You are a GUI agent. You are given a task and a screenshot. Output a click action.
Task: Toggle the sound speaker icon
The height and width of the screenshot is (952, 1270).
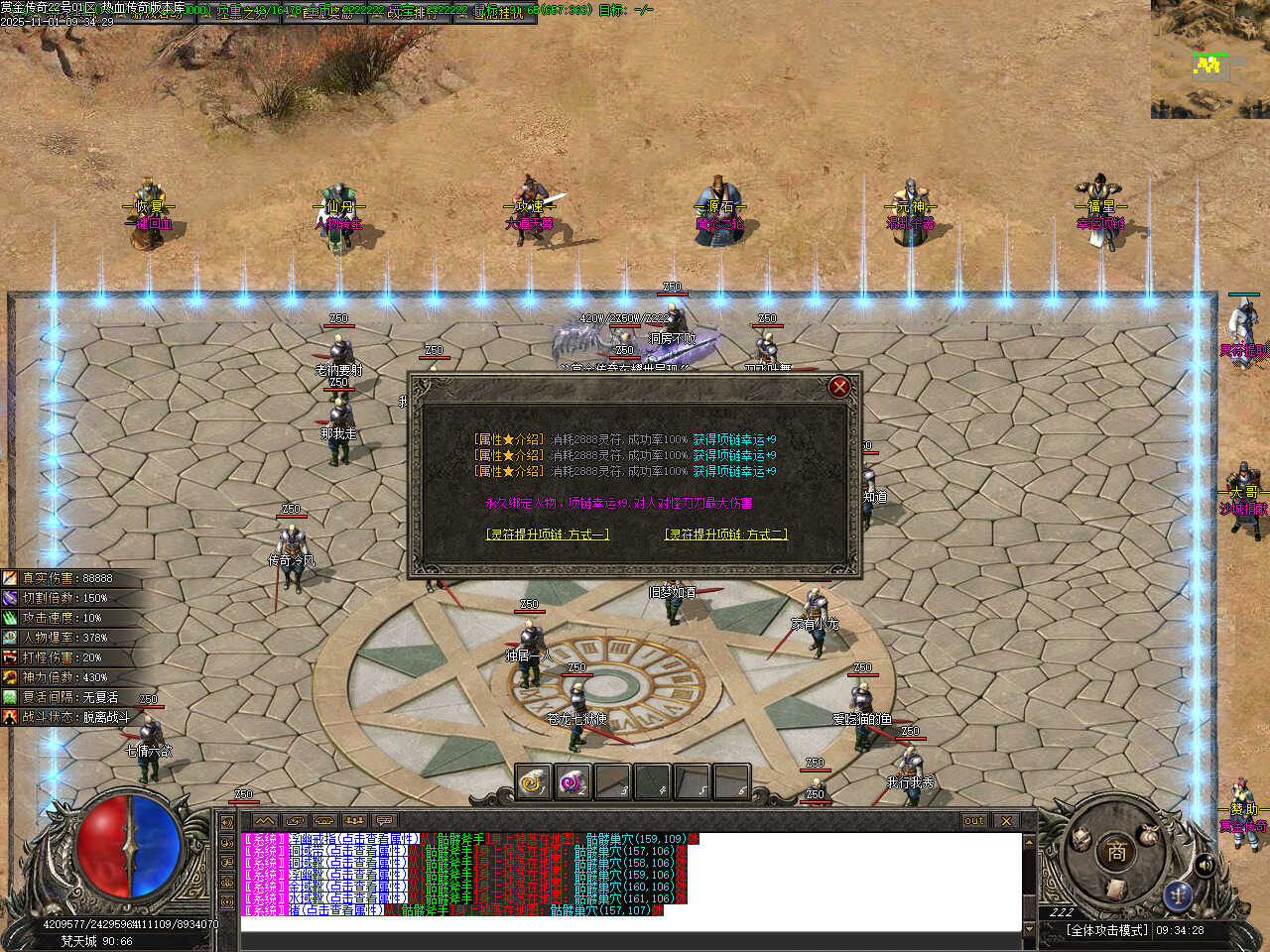point(1206,866)
